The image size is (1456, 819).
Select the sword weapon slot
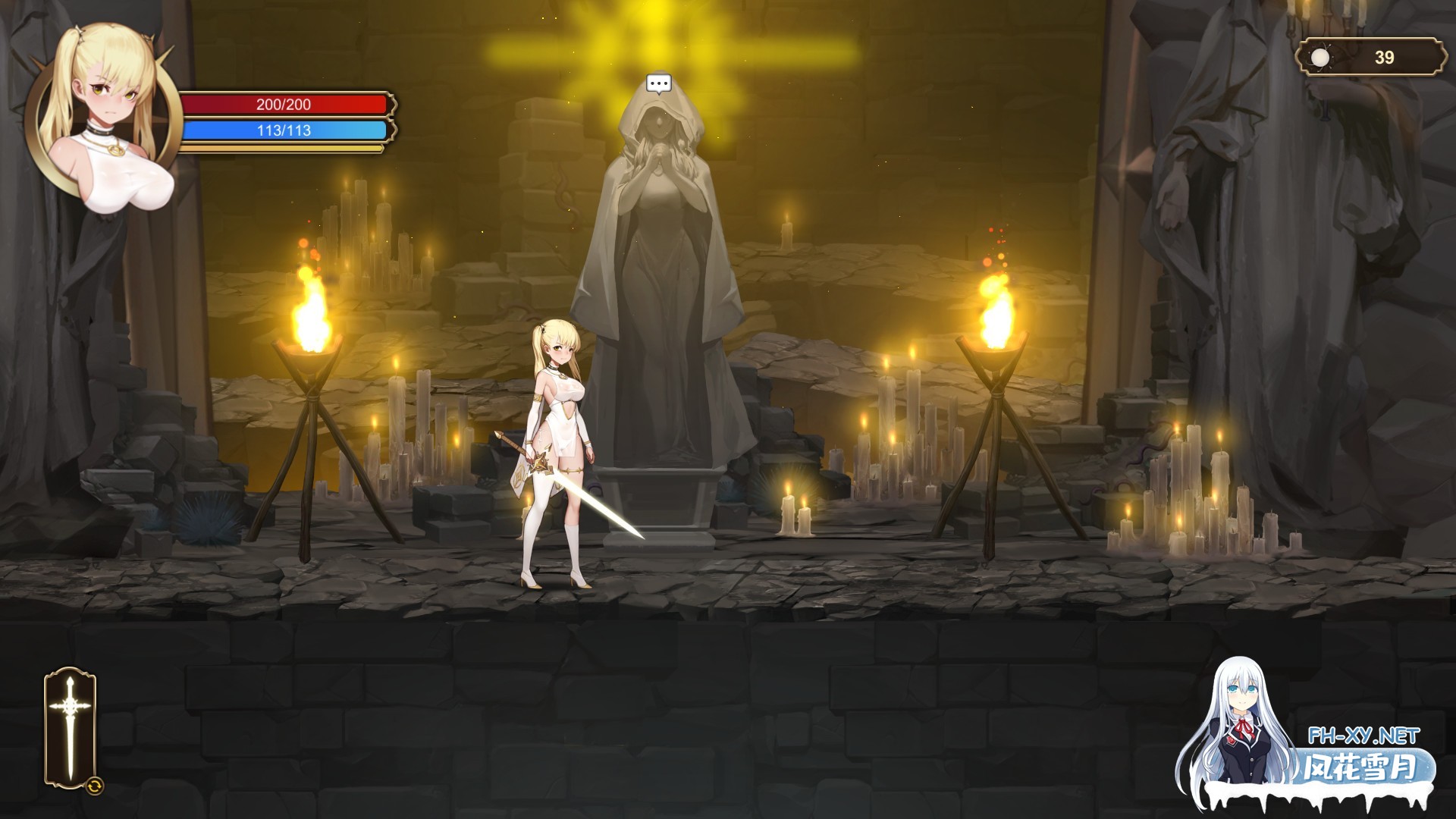coord(70,726)
